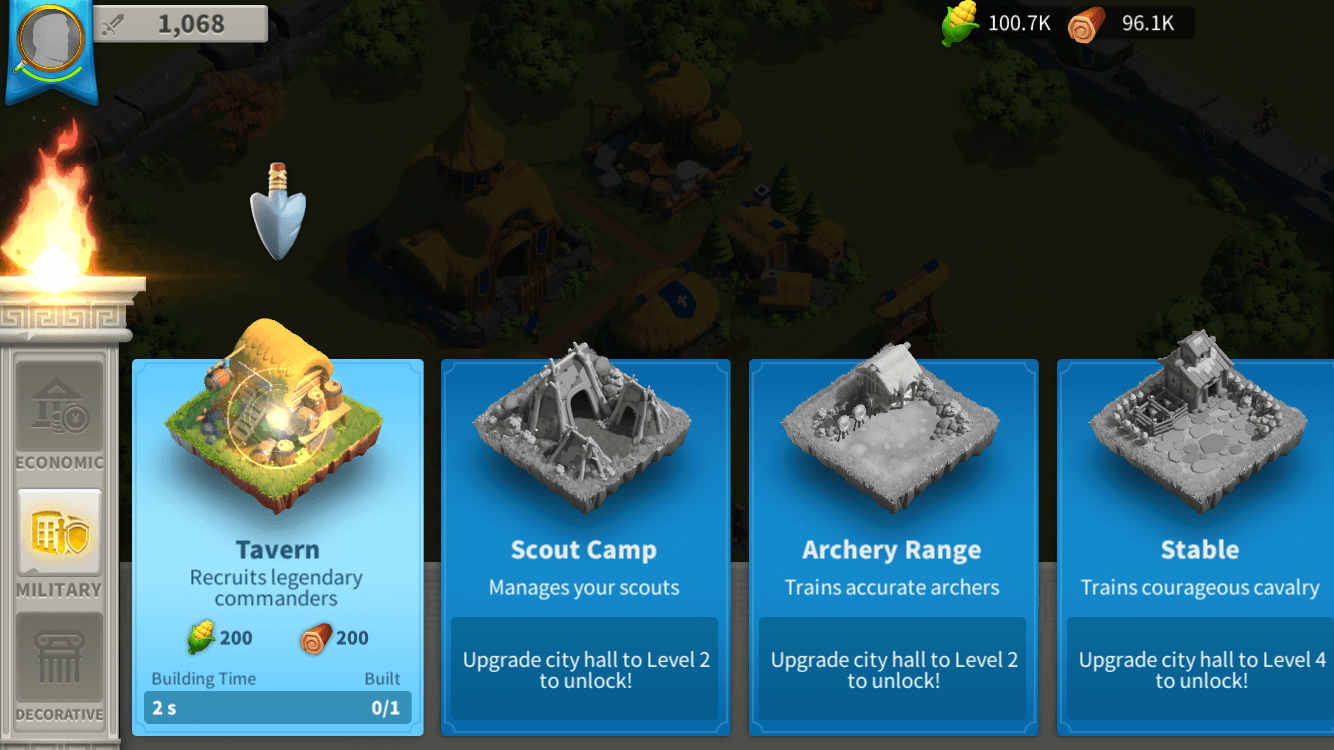Screen dimensions: 1334x750
Task: Open the Military buildings tab
Action: pos(59,543)
